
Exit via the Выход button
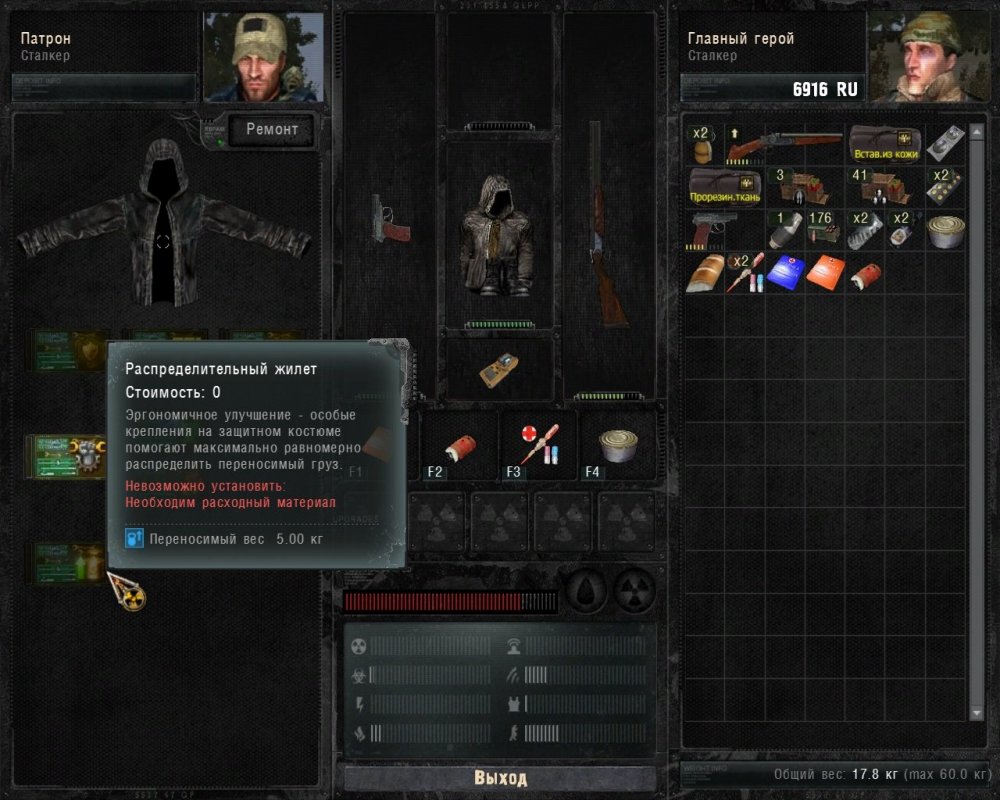(x=500, y=778)
